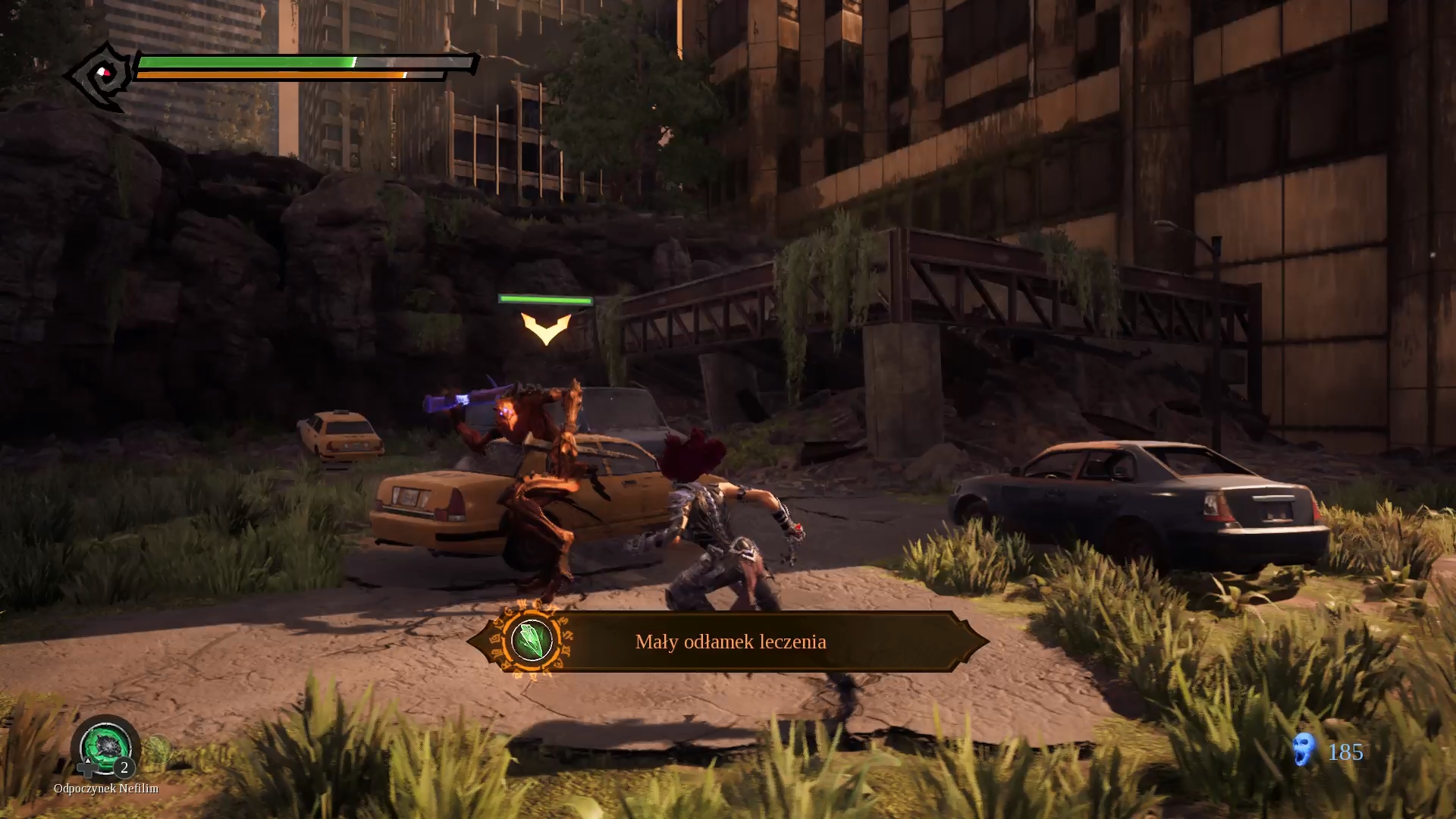Use the Odpoczynek Nefilim healing item
Screen dimensions: 1456x819
(x=105, y=746)
